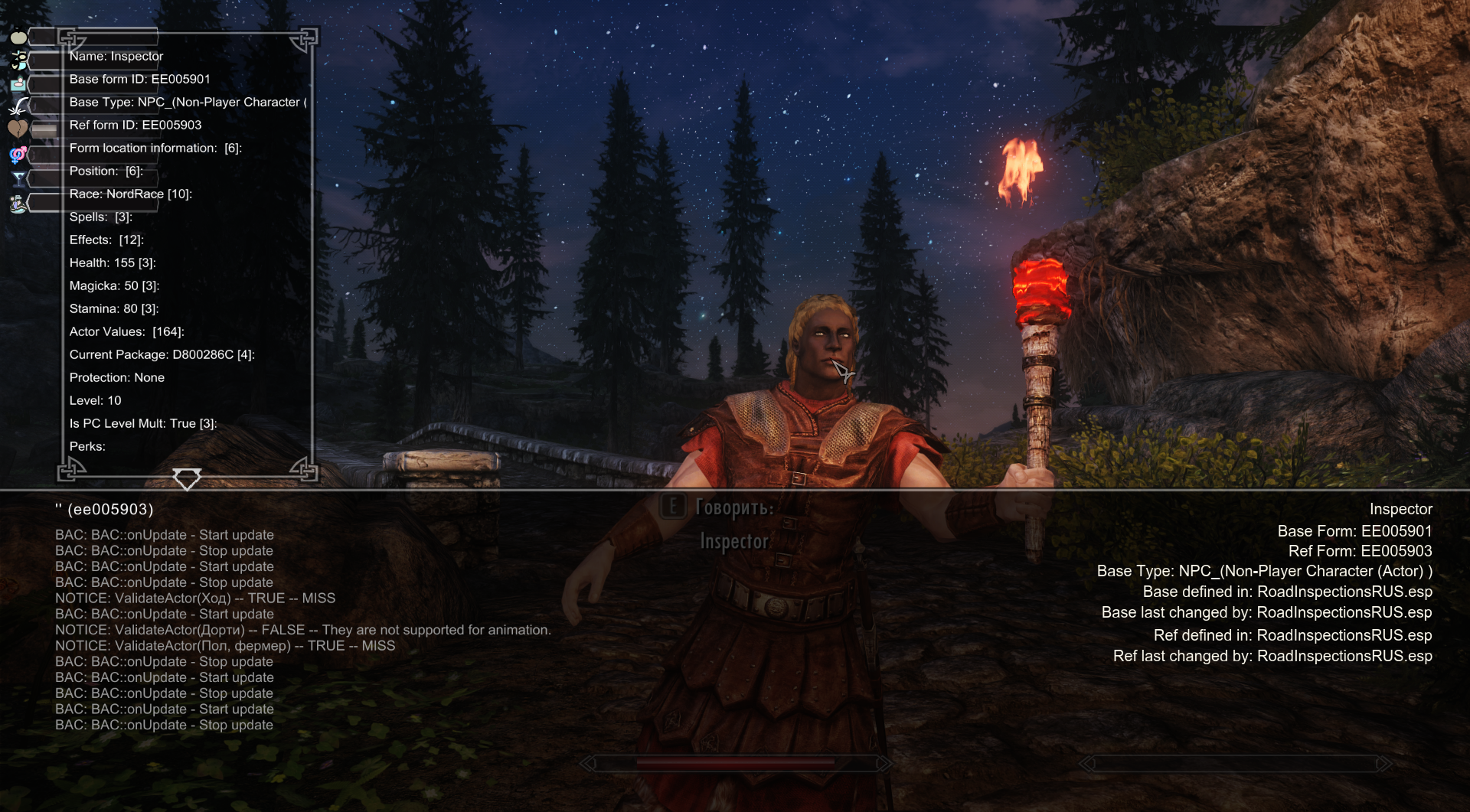Image resolution: width=1470 pixels, height=812 pixels.
Task: Expand the Race: NordRace entry
Action: coord(130,194)
